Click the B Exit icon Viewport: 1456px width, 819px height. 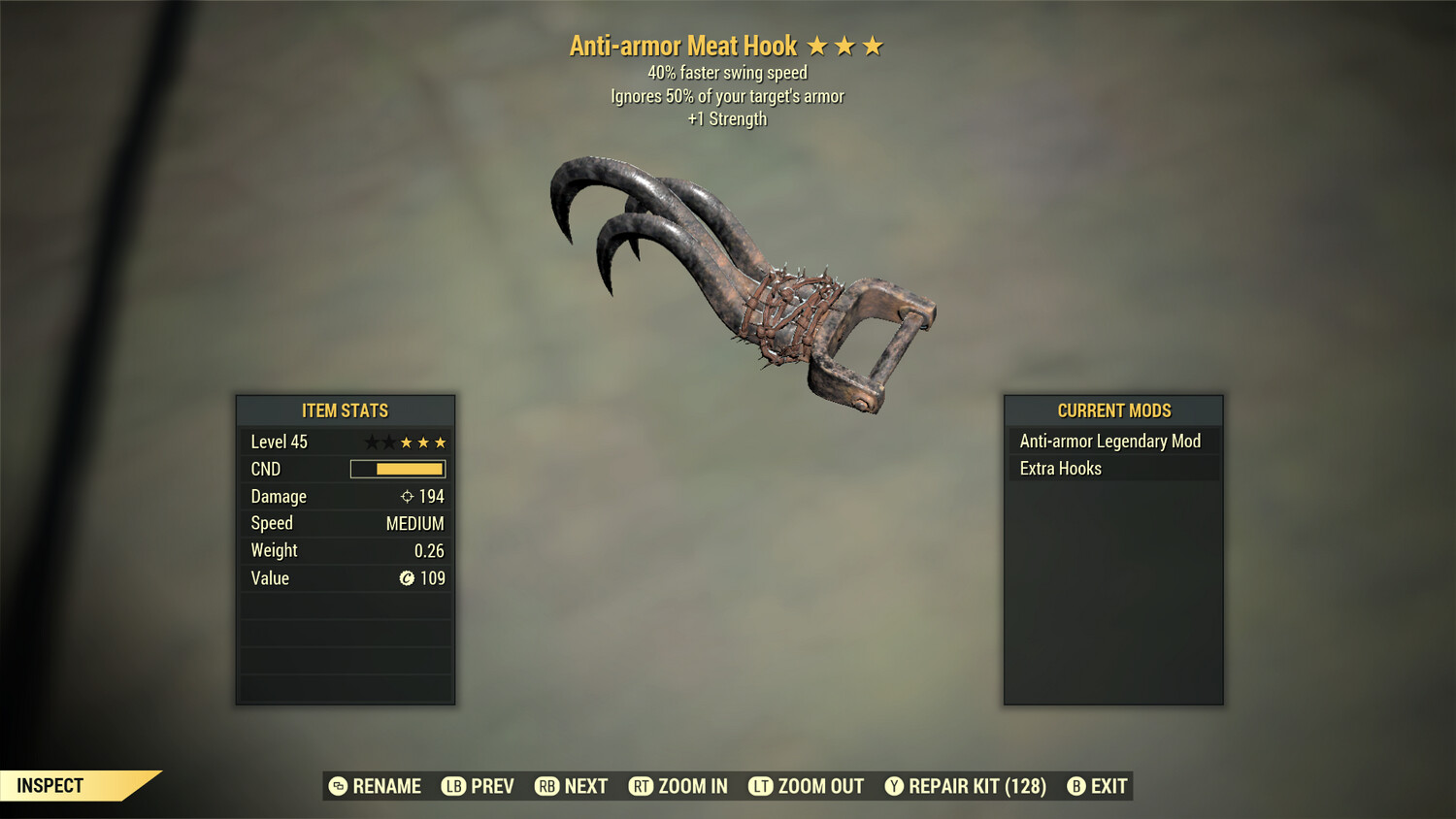pos(1075,786)
